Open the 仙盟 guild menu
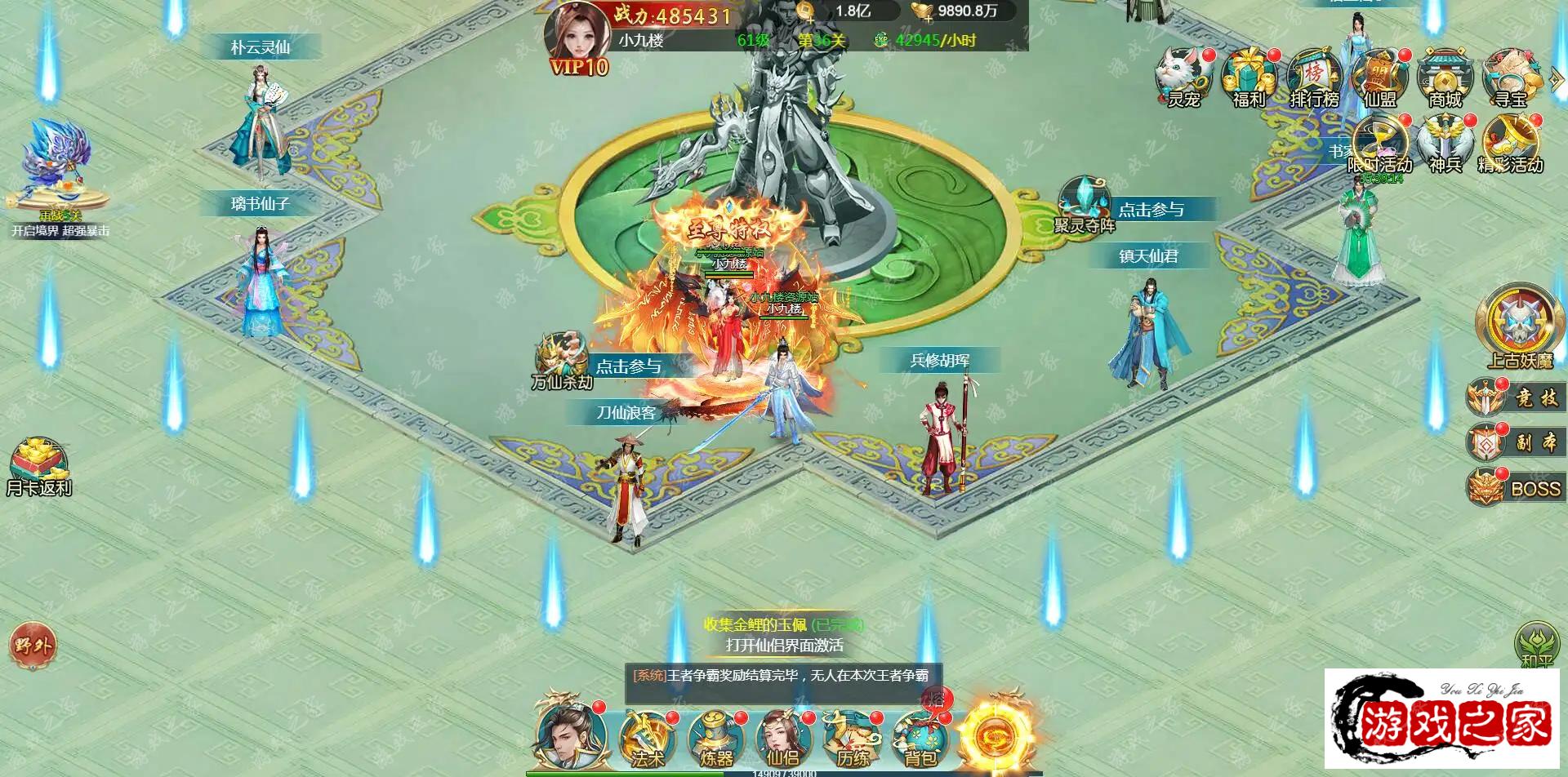 [1379, 78]
